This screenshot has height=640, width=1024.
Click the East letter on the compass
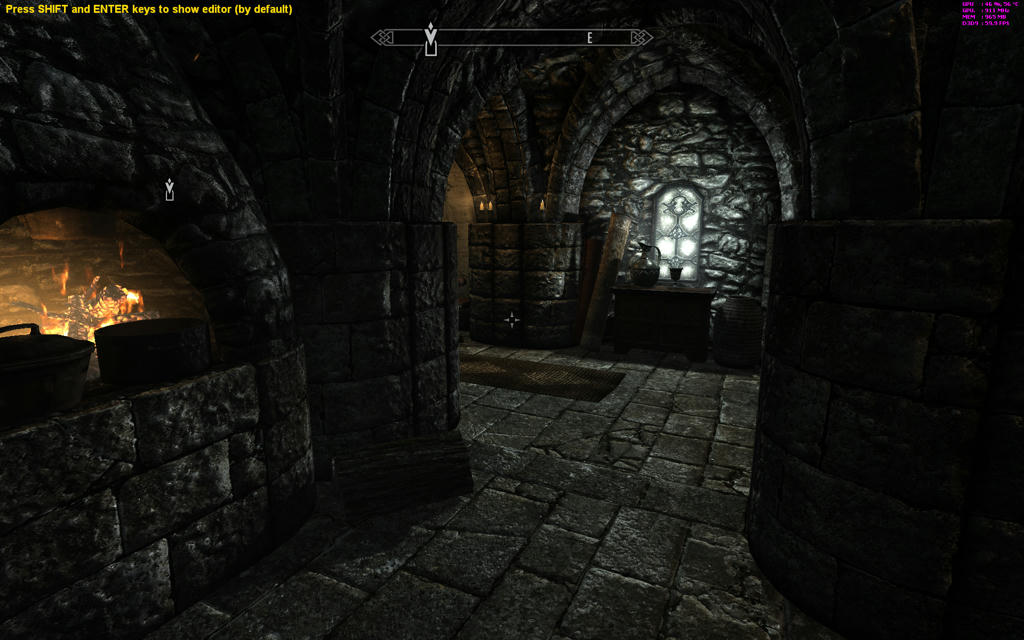(x=590, y=38)
